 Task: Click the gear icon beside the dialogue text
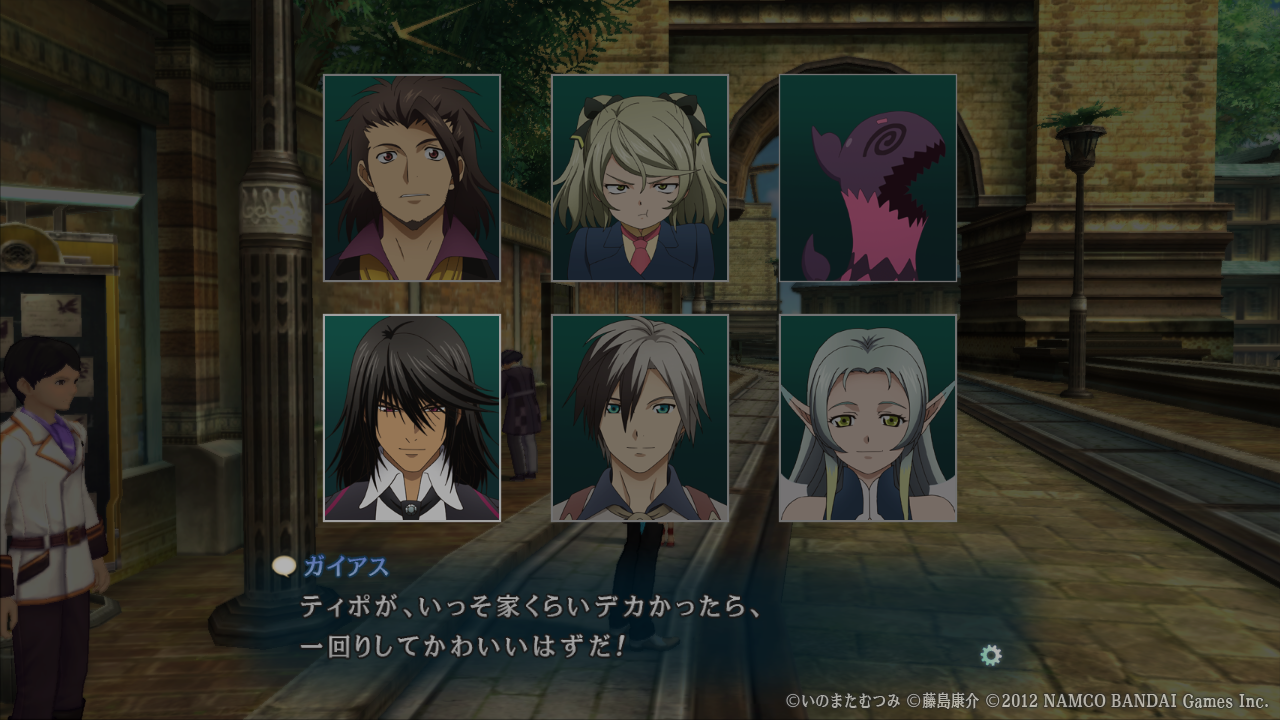pos(991,655)
